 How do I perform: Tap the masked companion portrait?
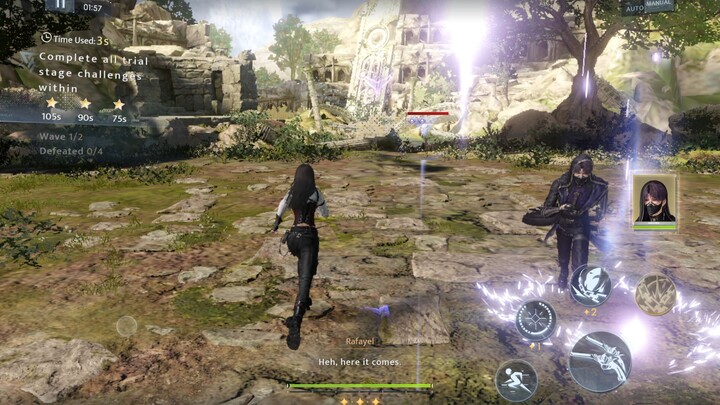(654, 200)
